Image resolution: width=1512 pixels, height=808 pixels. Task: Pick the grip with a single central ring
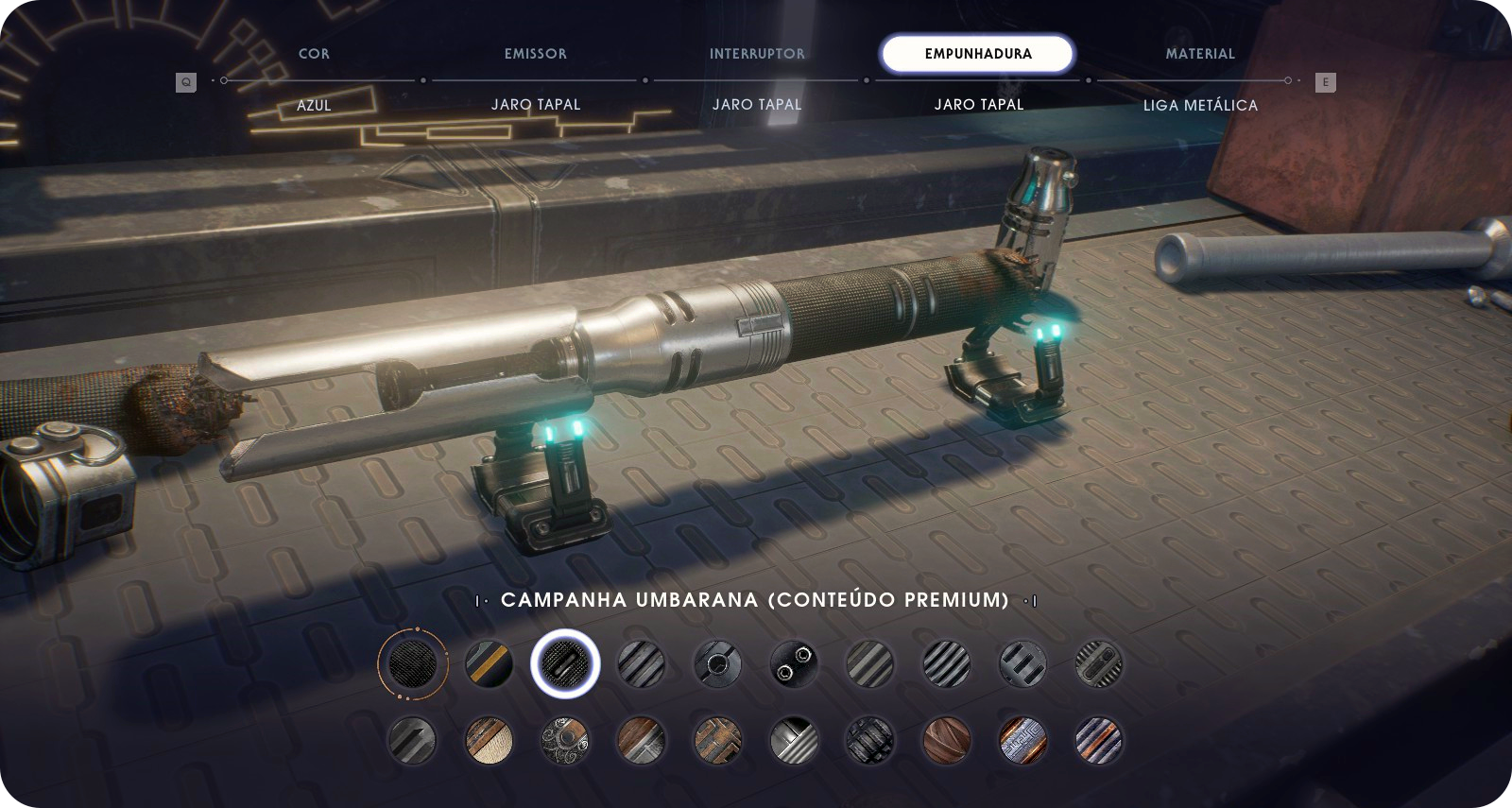(x=717, y=663)
